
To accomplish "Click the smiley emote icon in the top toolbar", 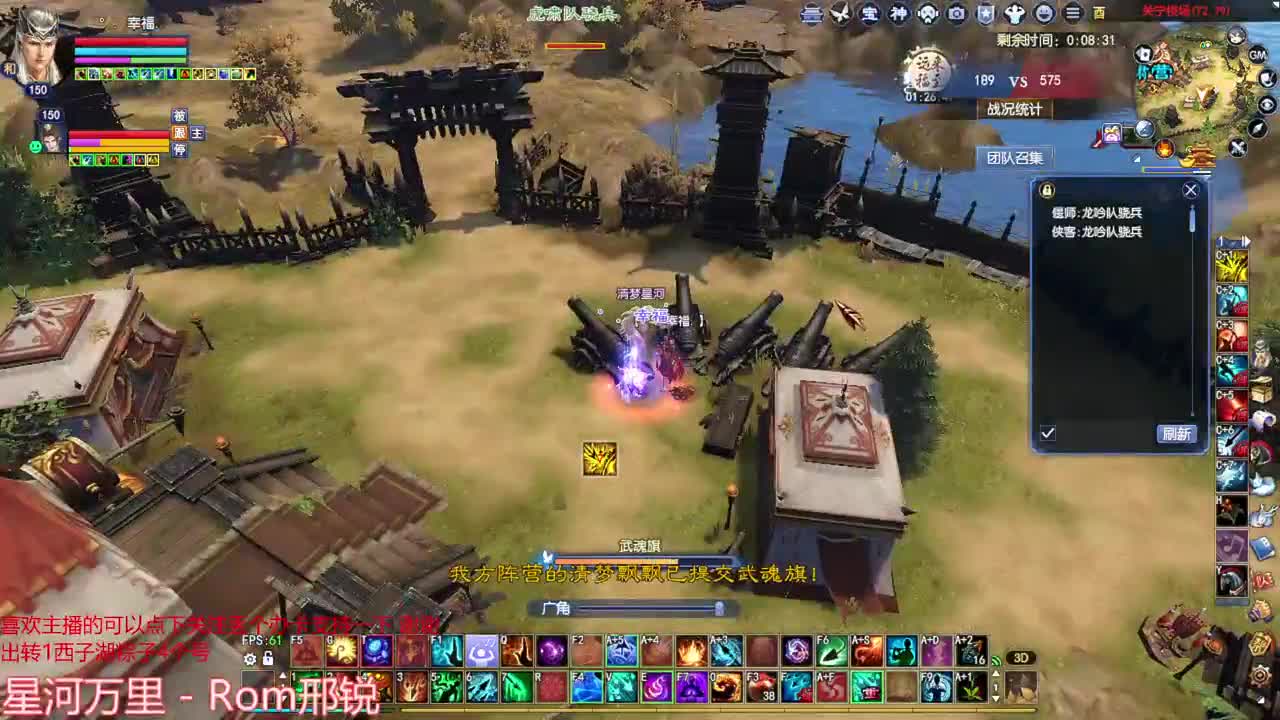I will click(x=1044, y=12).
